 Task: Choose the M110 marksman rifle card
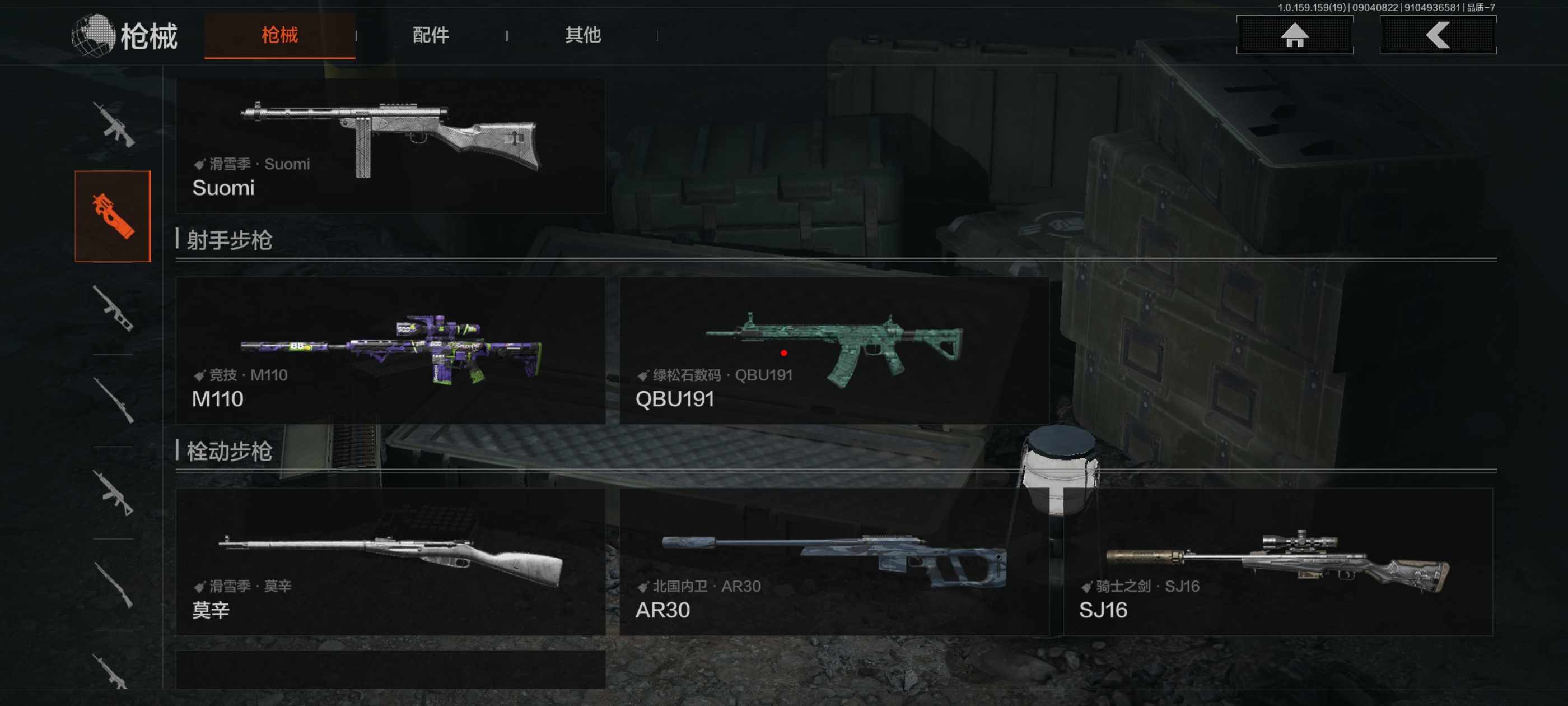click(x=390, y=351)
